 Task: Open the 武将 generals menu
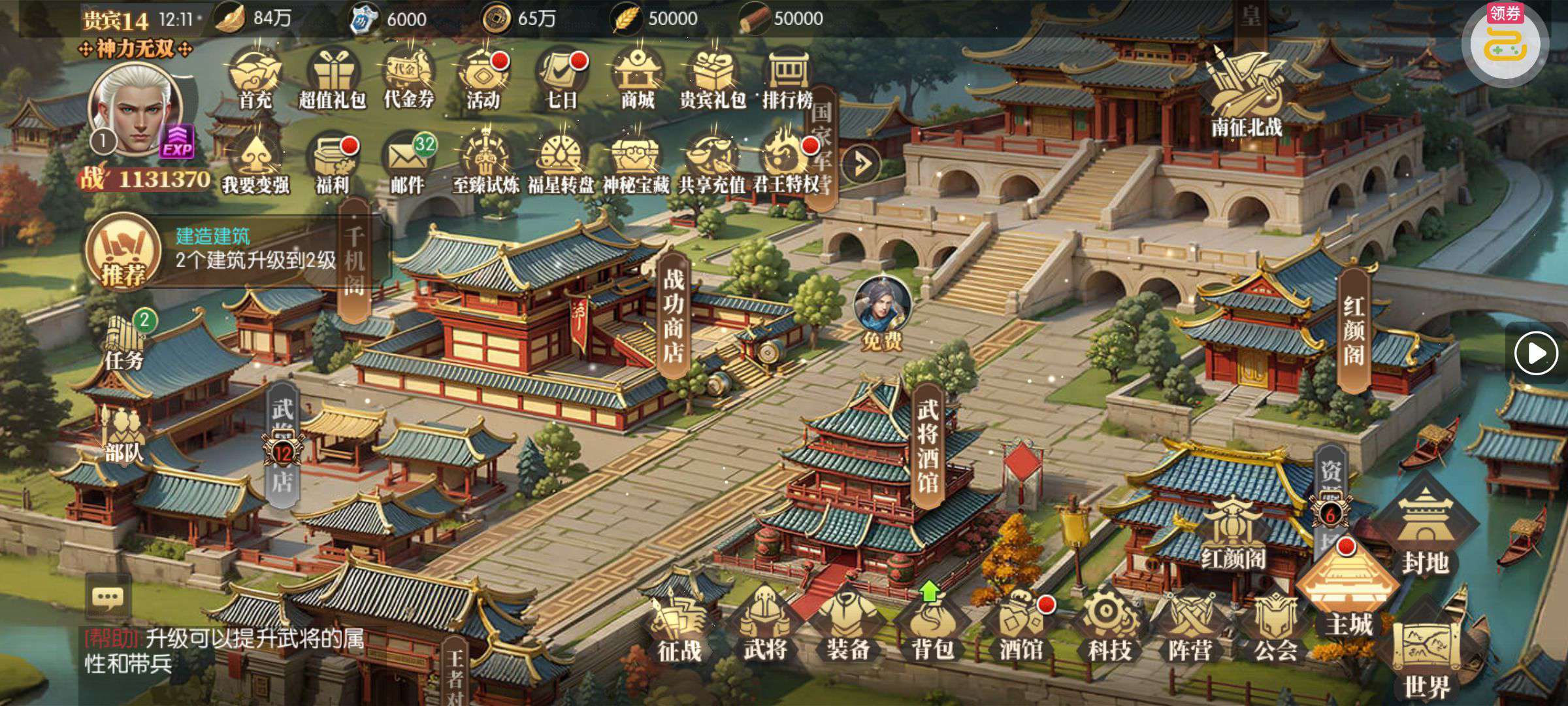[x=764, y=628]
